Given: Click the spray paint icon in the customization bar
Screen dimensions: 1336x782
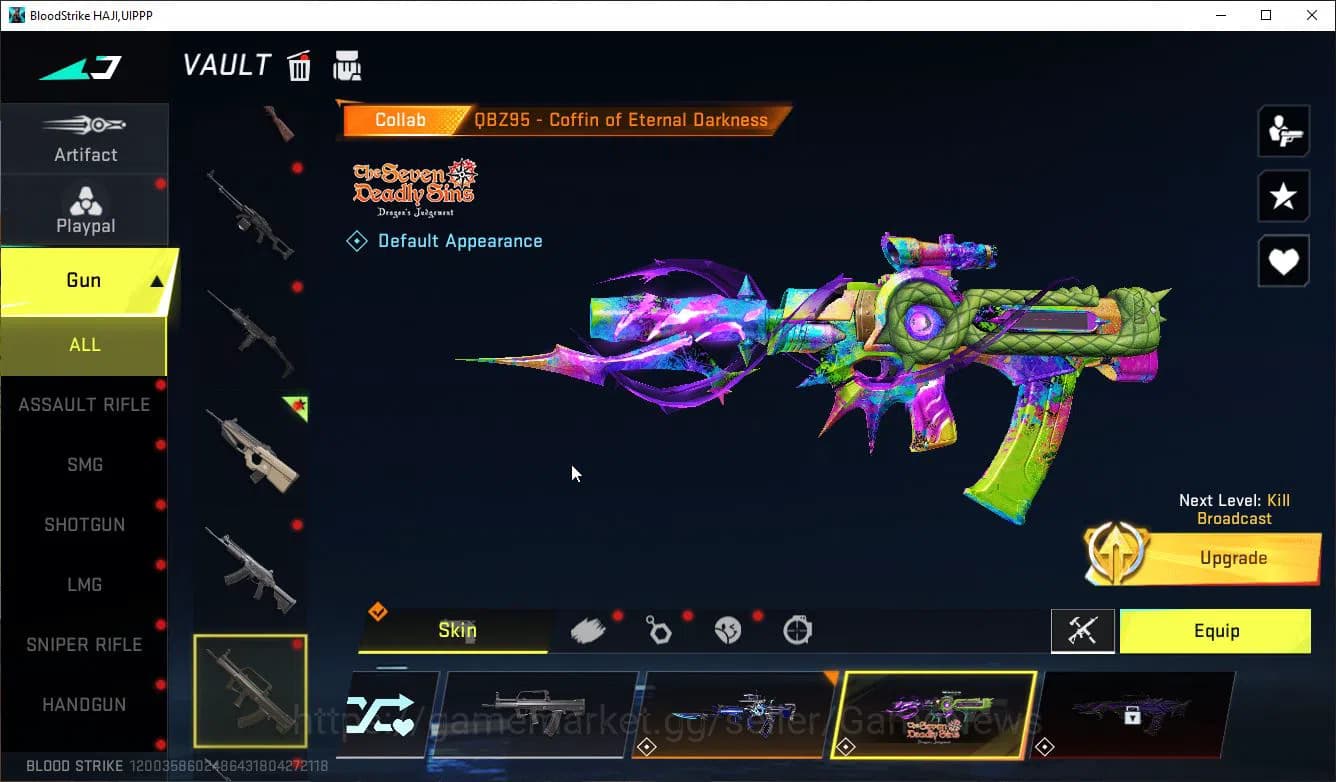Looking at the screenshot, I should point(587,628).
